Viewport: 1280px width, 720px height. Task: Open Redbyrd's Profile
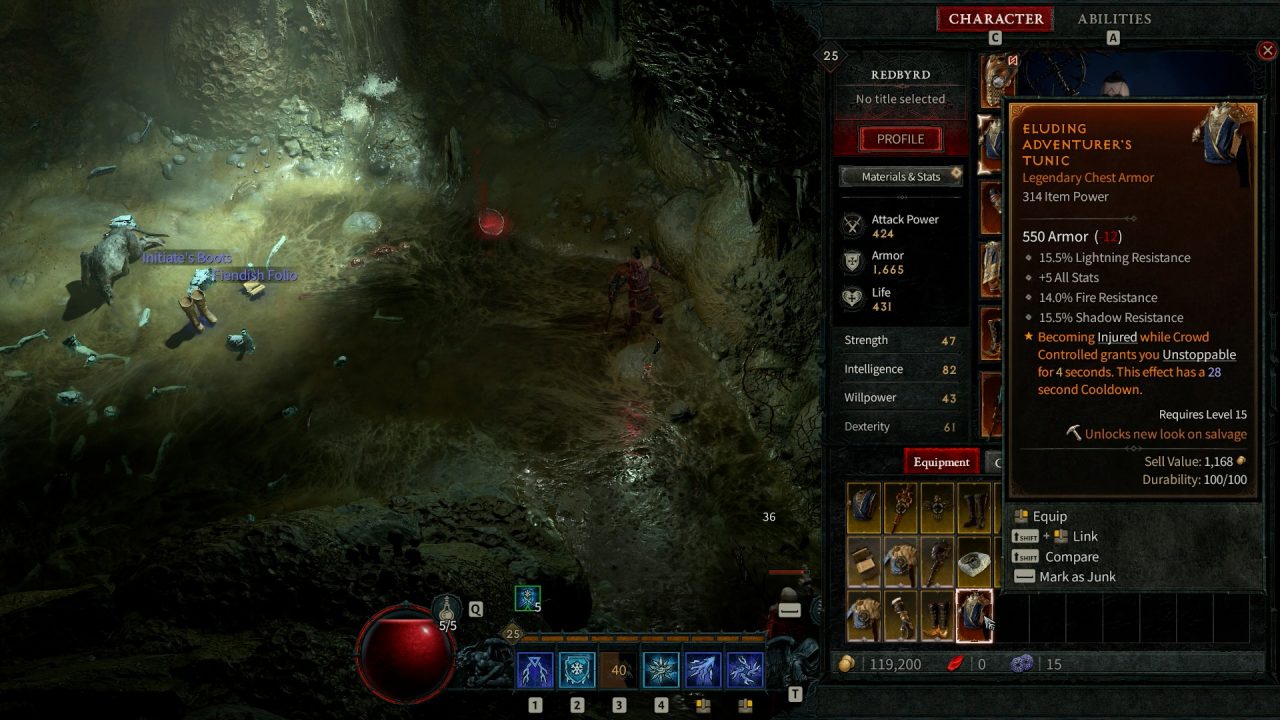(899, 139)
